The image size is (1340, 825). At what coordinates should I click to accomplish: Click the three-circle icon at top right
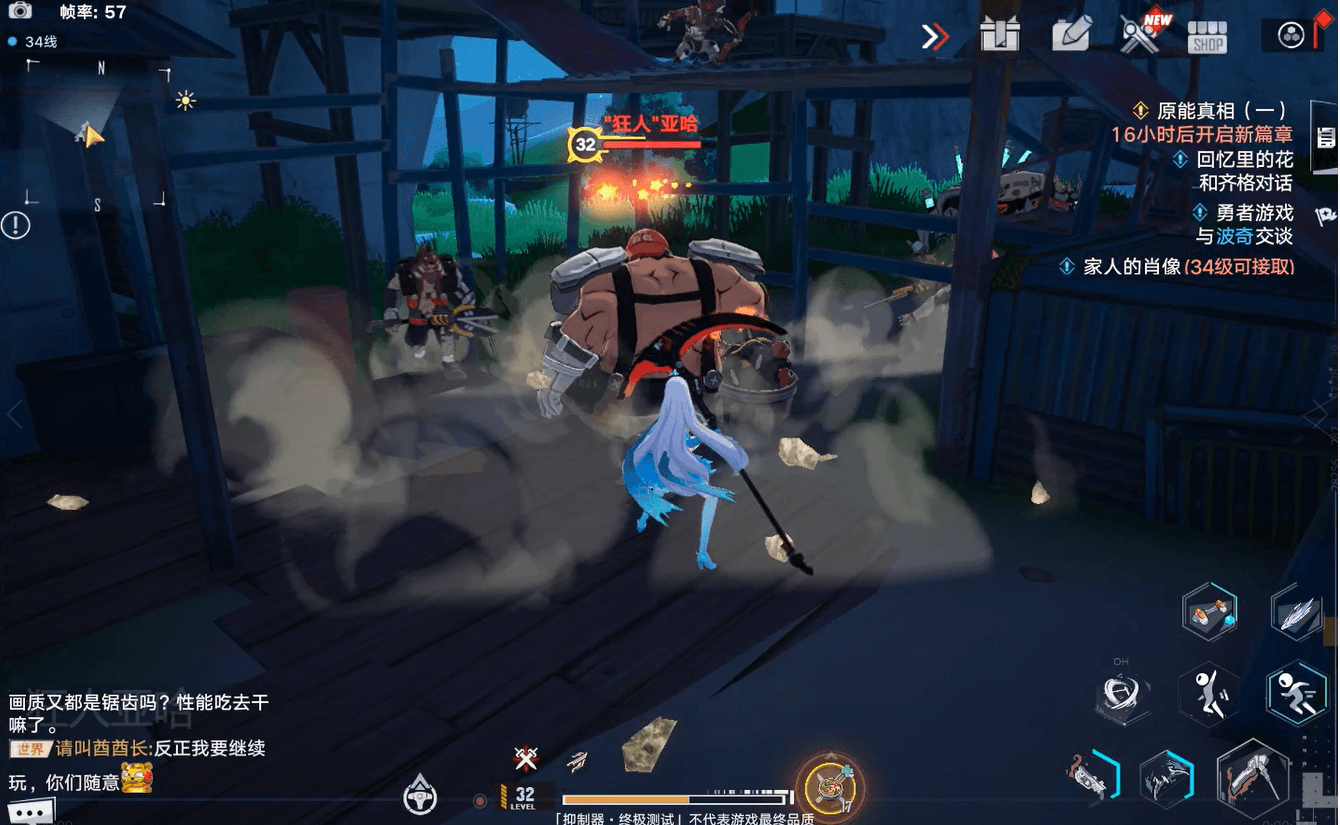pyautogui.click(x=1291, y=36)
